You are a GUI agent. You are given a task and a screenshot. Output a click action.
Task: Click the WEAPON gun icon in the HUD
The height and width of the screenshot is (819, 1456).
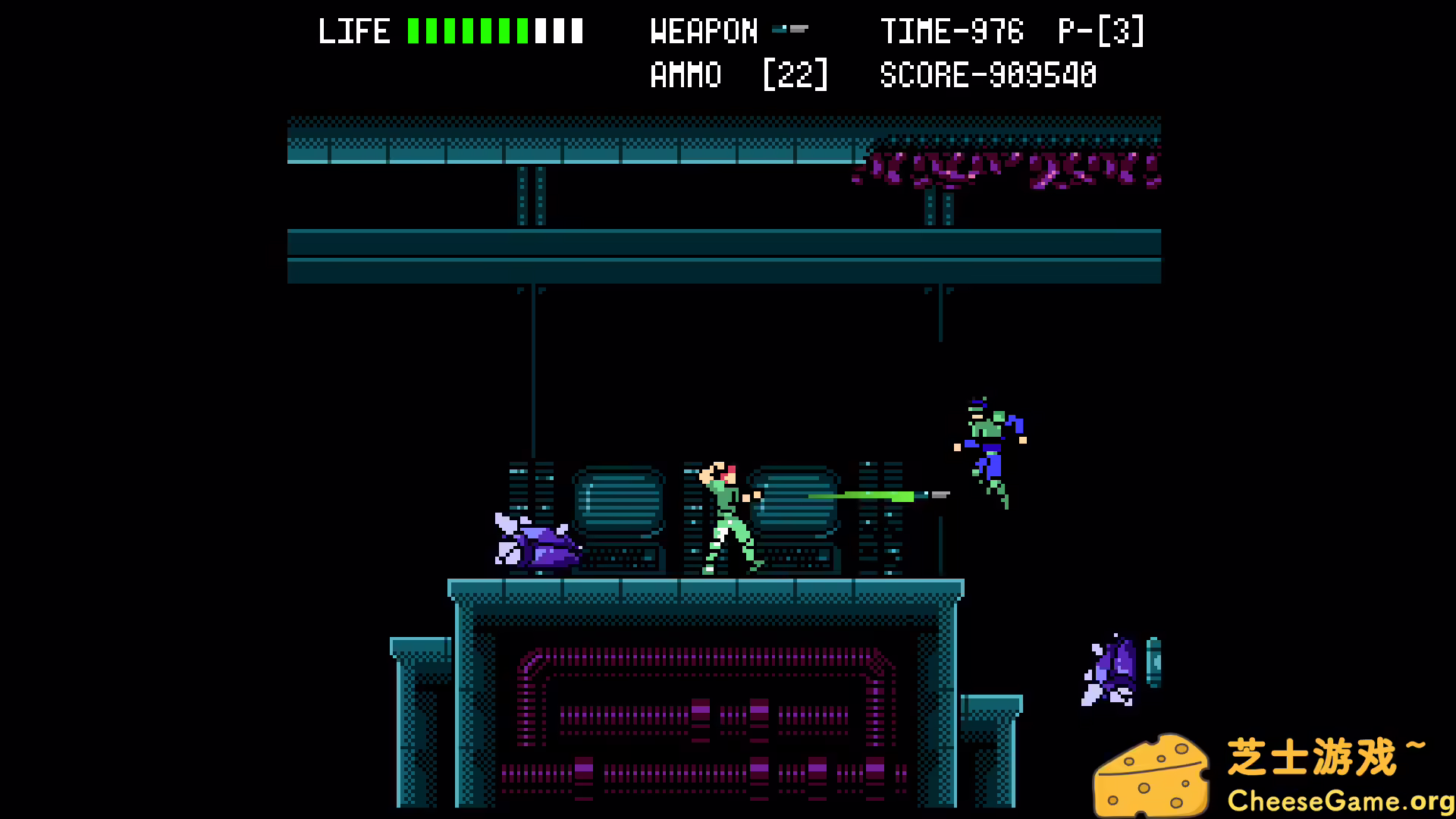click(x=790, y=30)
